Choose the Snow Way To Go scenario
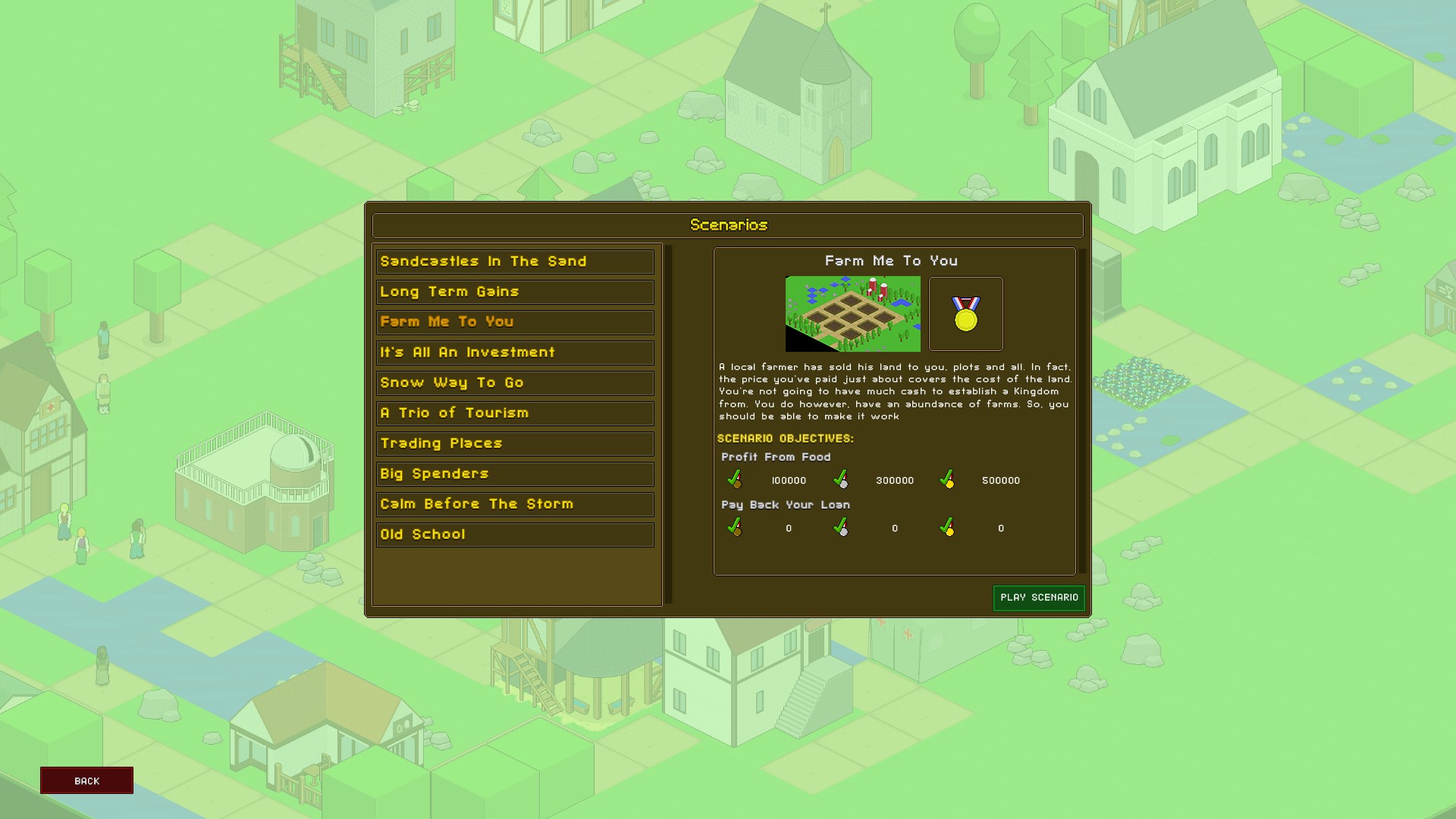1456x819 pixels. [x=514, y=383]
